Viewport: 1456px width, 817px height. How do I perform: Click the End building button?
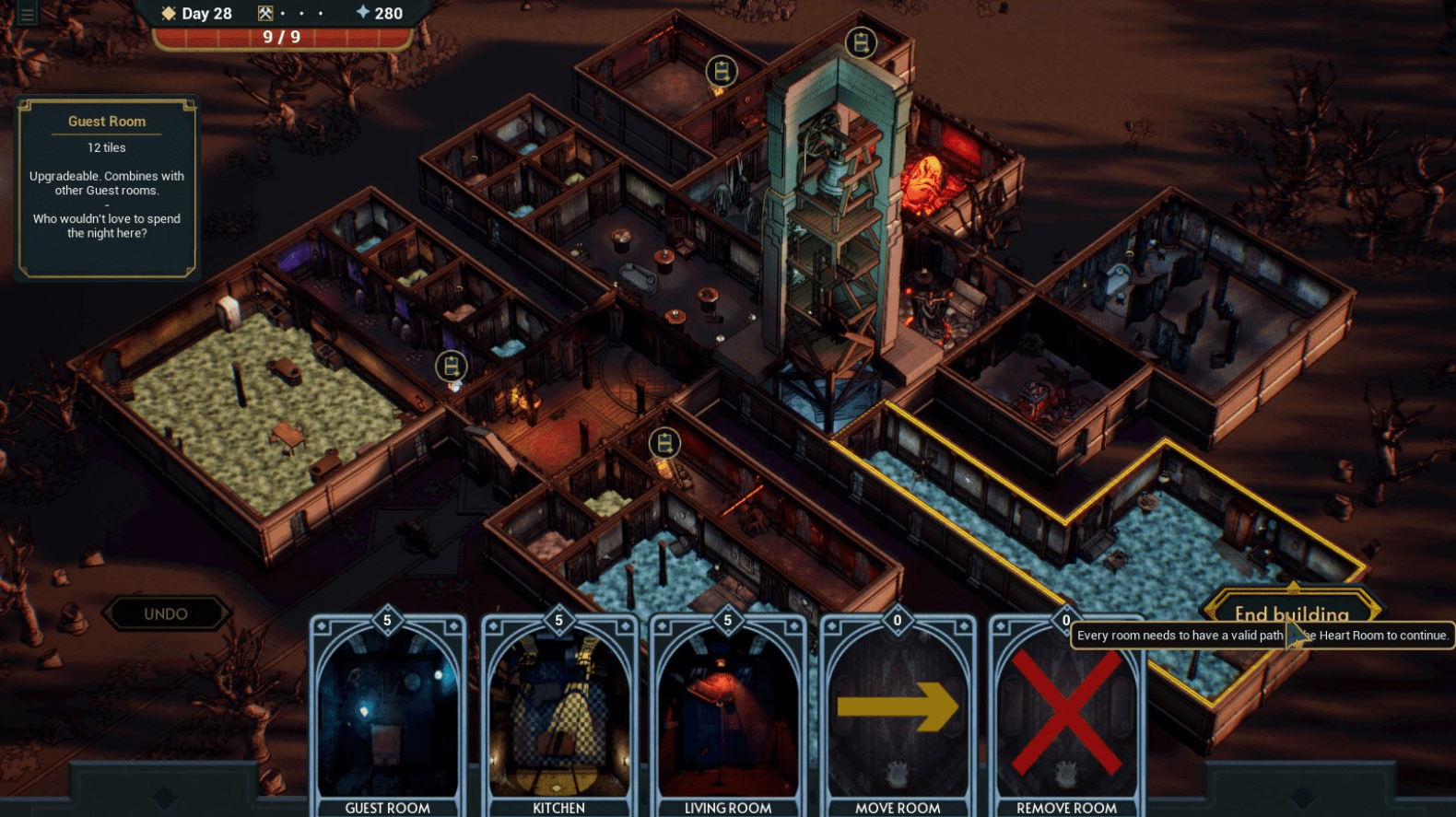point(1291,611)
